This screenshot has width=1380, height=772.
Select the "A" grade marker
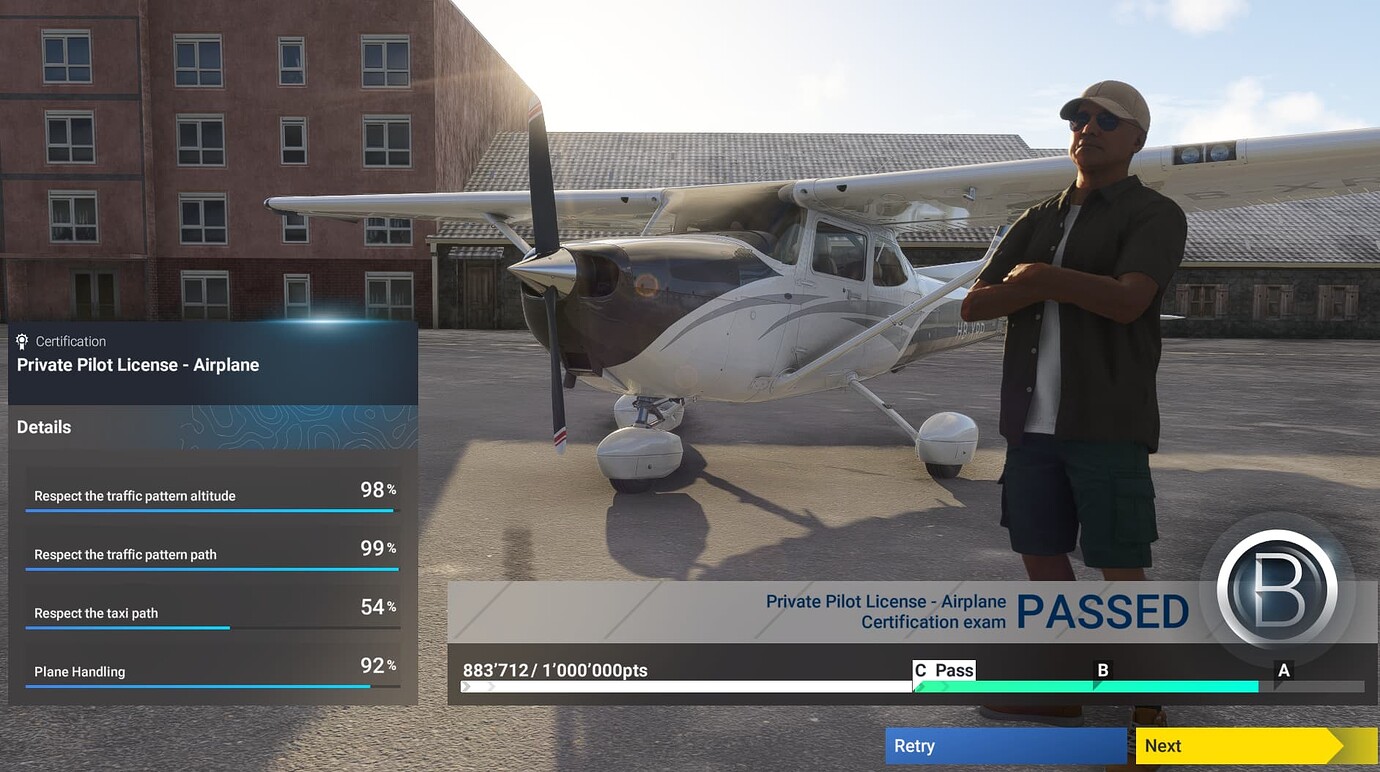pyautogui.click(x=1284, y=670)
